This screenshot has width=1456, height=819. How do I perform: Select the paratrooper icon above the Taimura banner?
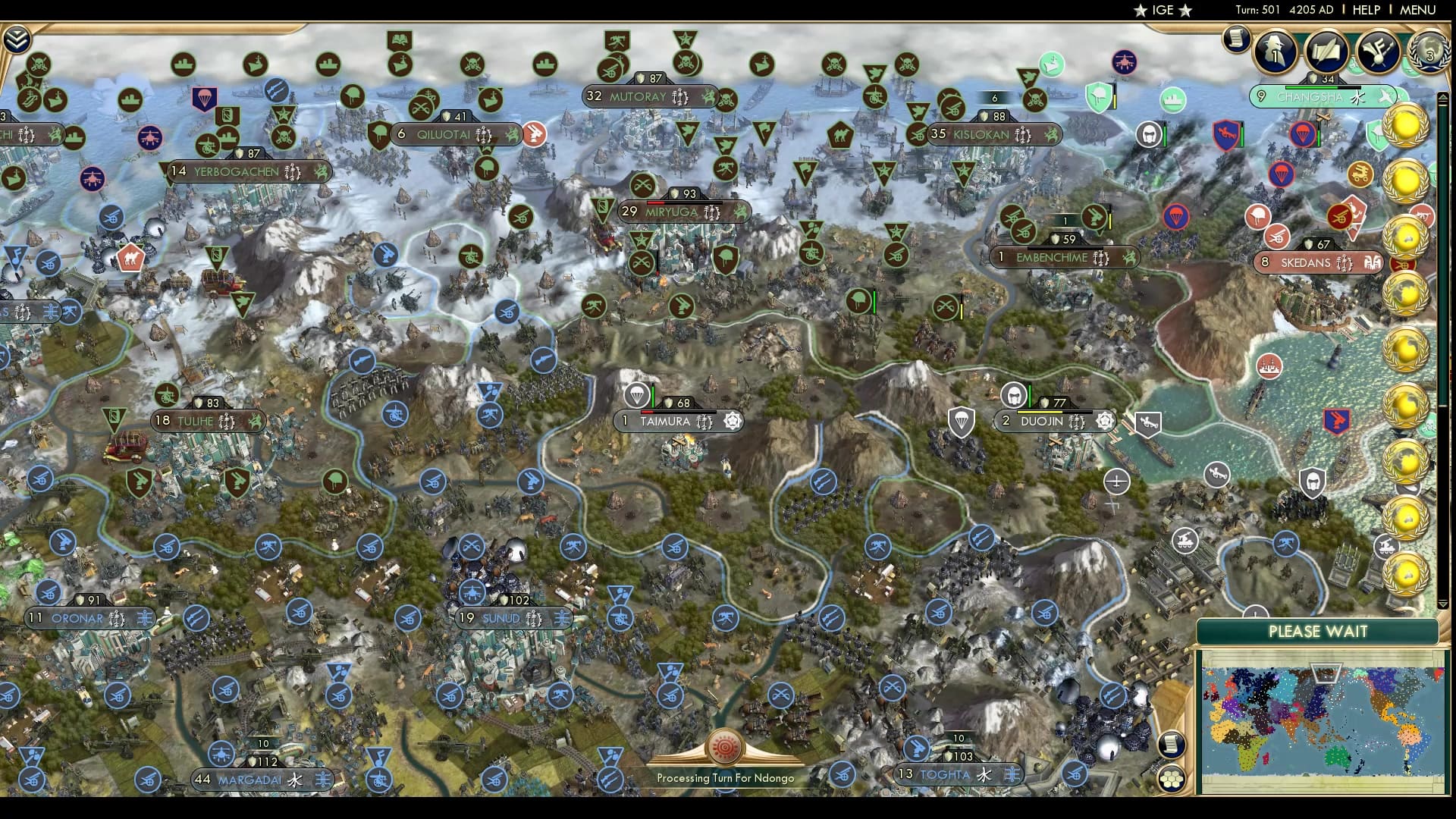[637, 394]
